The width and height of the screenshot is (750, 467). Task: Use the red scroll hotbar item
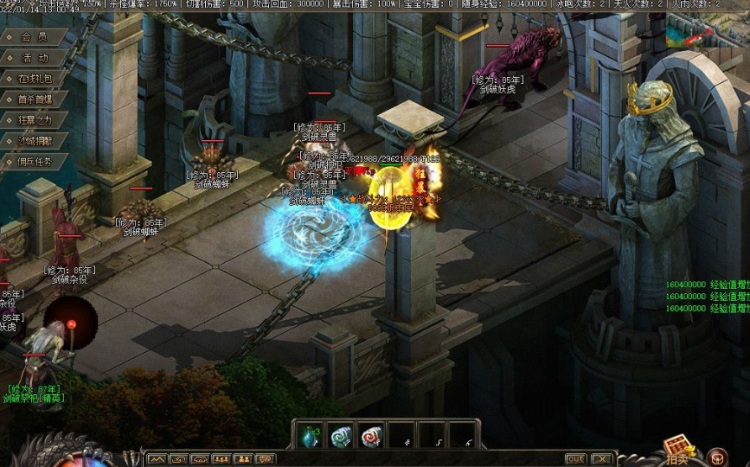[x=372, y=435]
